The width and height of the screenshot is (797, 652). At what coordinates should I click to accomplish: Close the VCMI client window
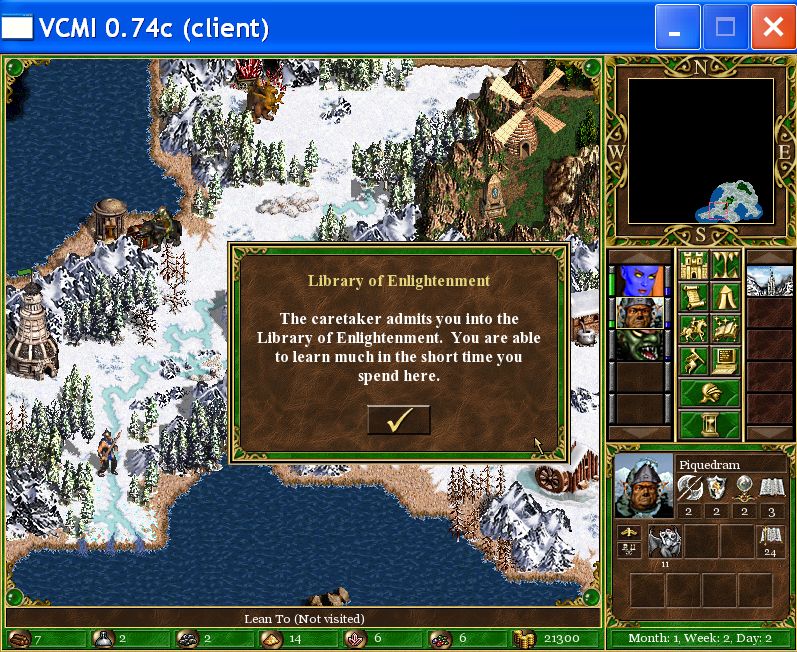point(772,28)
